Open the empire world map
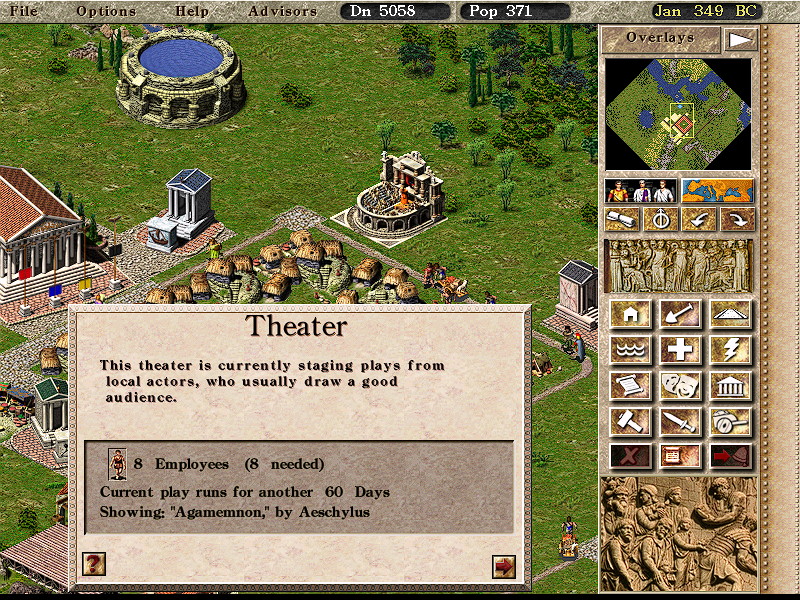The height and width of the screenshot is (600, 800). [x=717, y=191]
